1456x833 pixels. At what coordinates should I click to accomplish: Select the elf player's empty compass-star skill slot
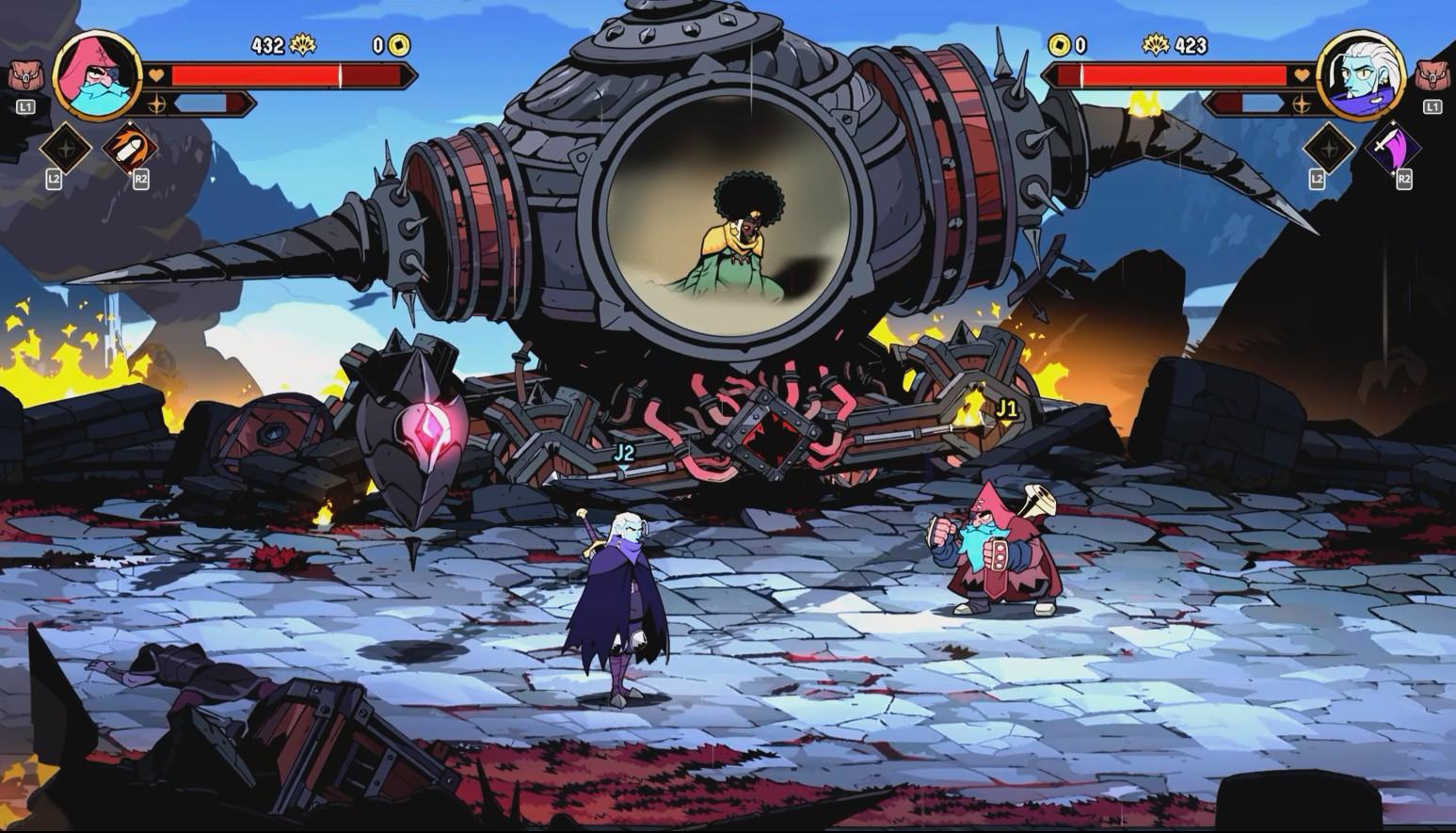[x=1328, y=148]
